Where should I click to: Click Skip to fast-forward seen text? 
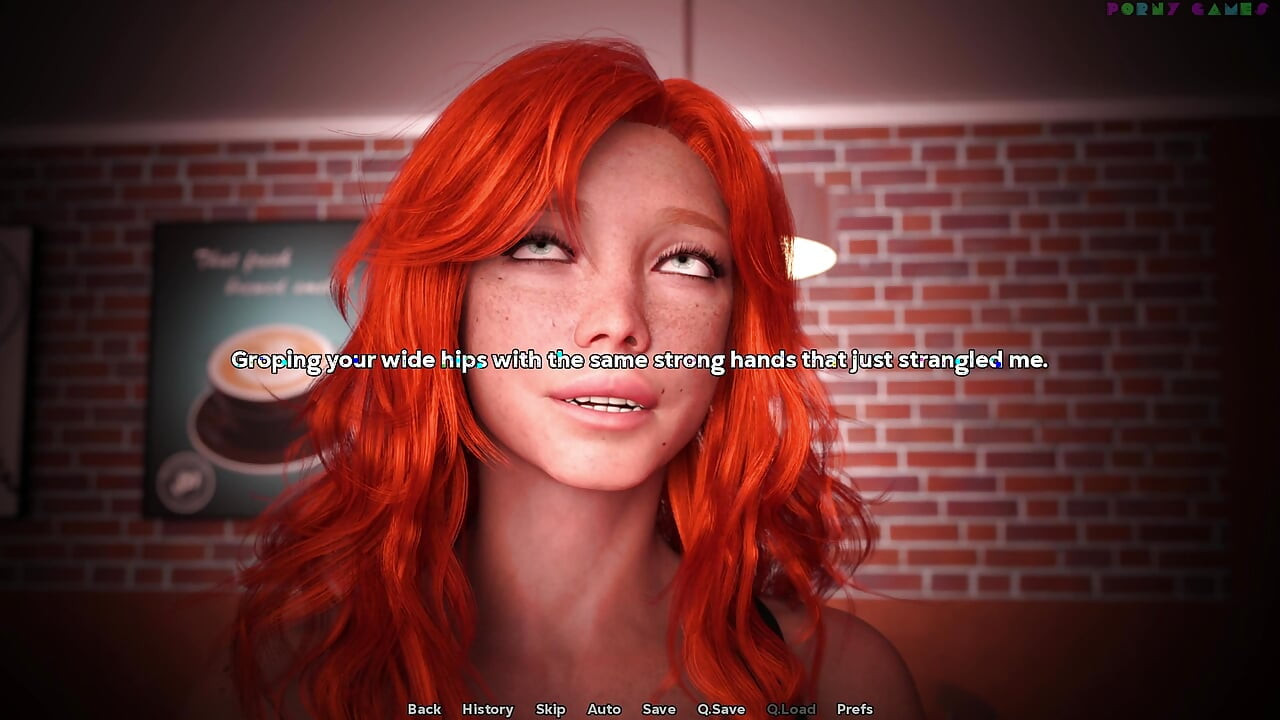[551, 709]
